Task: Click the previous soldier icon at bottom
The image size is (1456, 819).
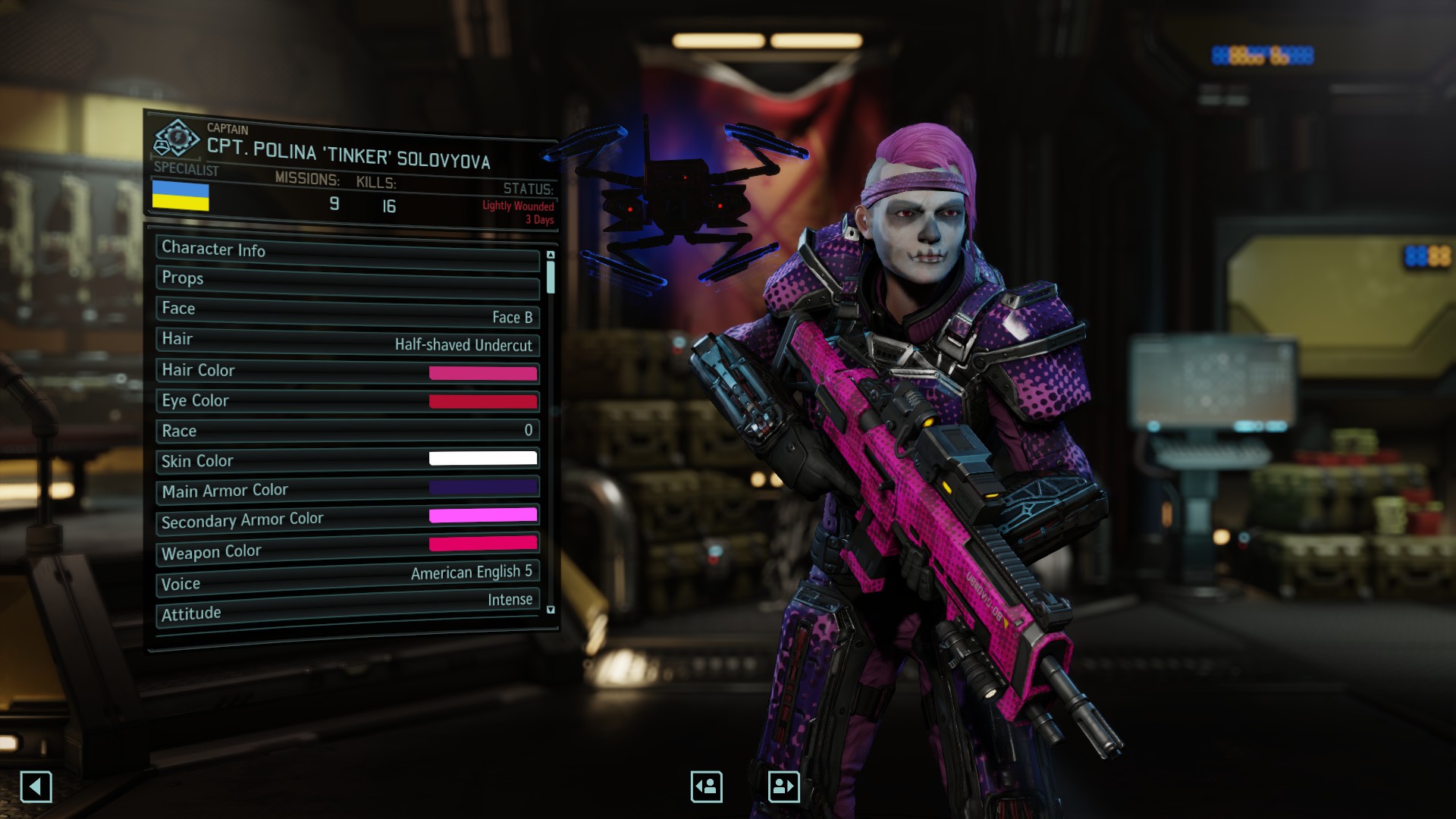Action: 705,786
